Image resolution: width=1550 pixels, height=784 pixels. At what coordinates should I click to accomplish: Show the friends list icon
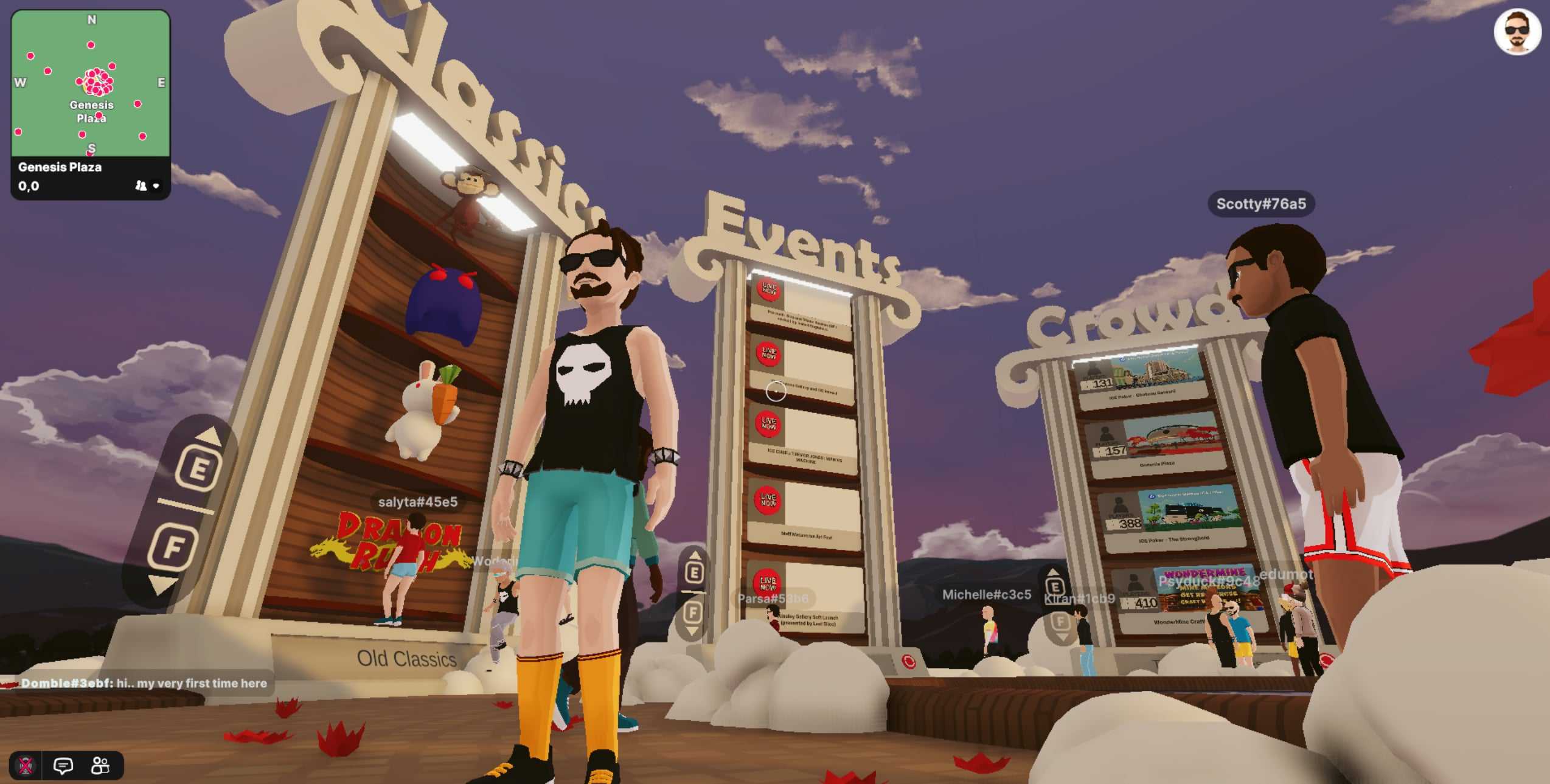coord(100,765)
